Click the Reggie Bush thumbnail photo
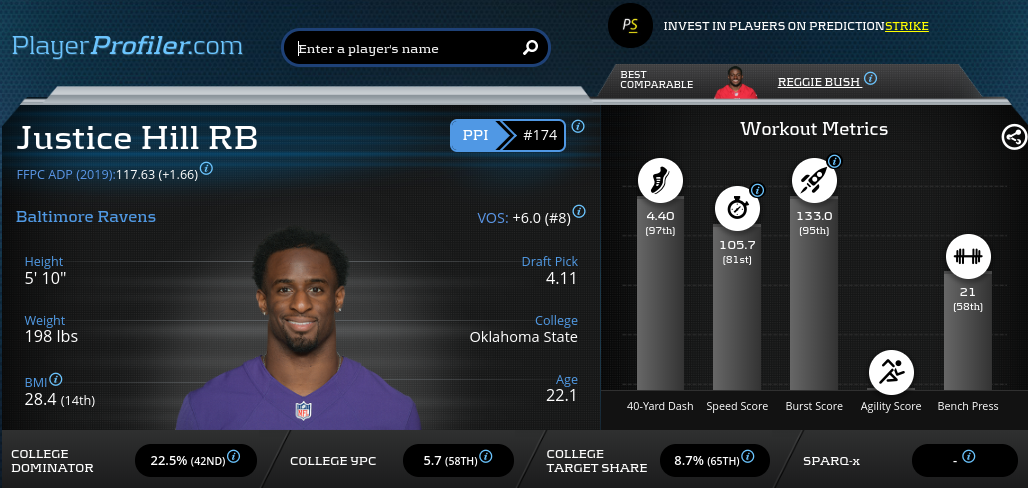The image size is (1028, 488). click(x=736, y=82)
